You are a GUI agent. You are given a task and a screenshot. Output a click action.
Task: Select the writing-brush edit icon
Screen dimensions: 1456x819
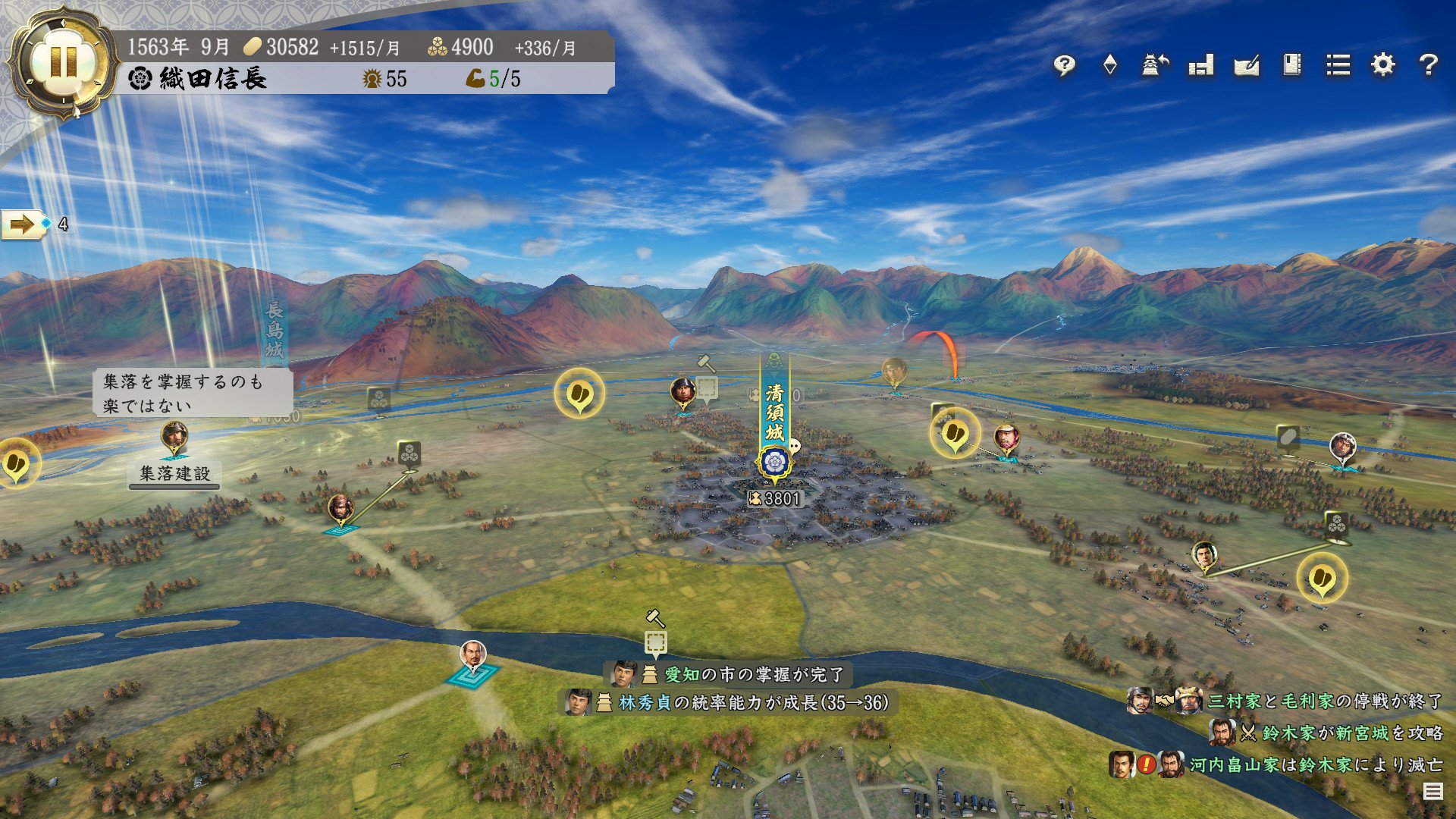(1246, 66)
